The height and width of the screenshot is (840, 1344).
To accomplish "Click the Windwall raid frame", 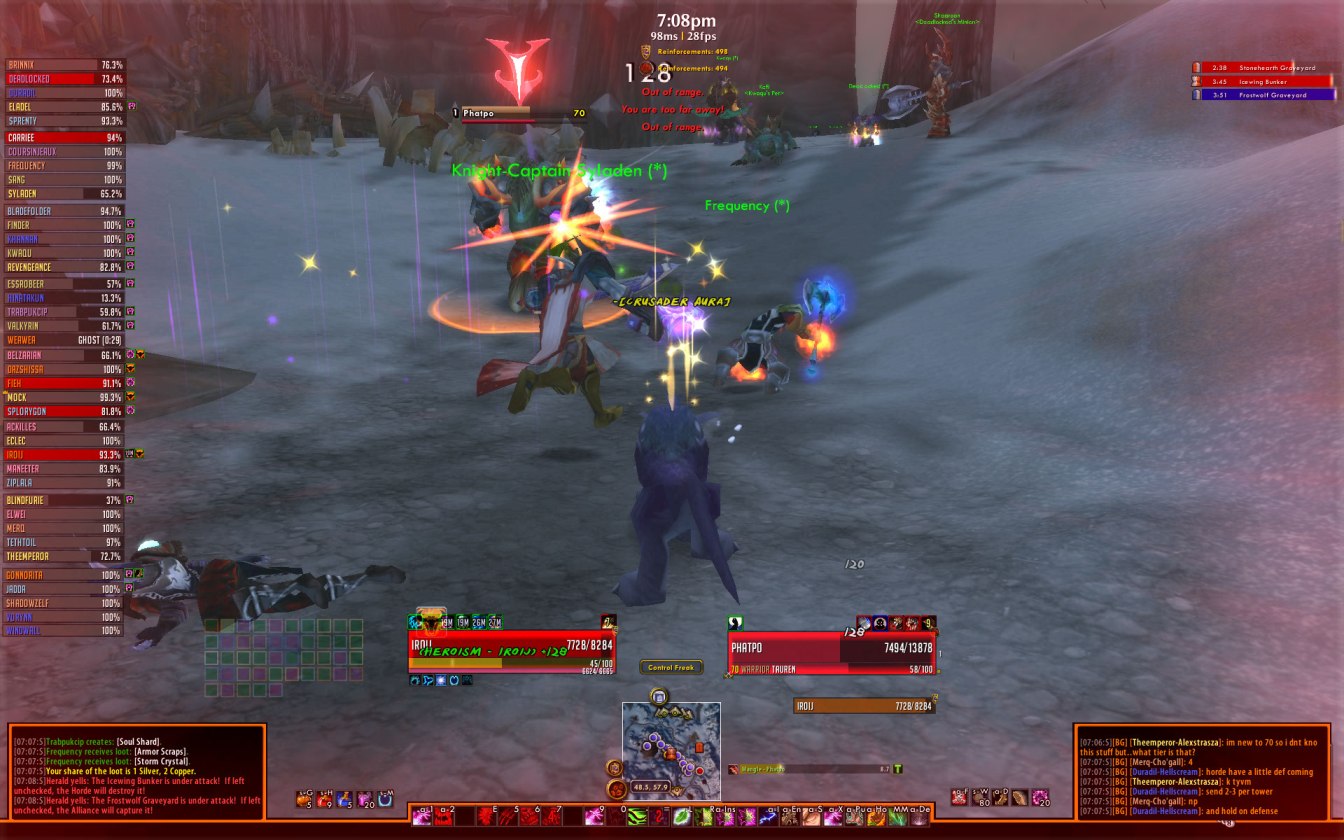I will coord(65,631).
